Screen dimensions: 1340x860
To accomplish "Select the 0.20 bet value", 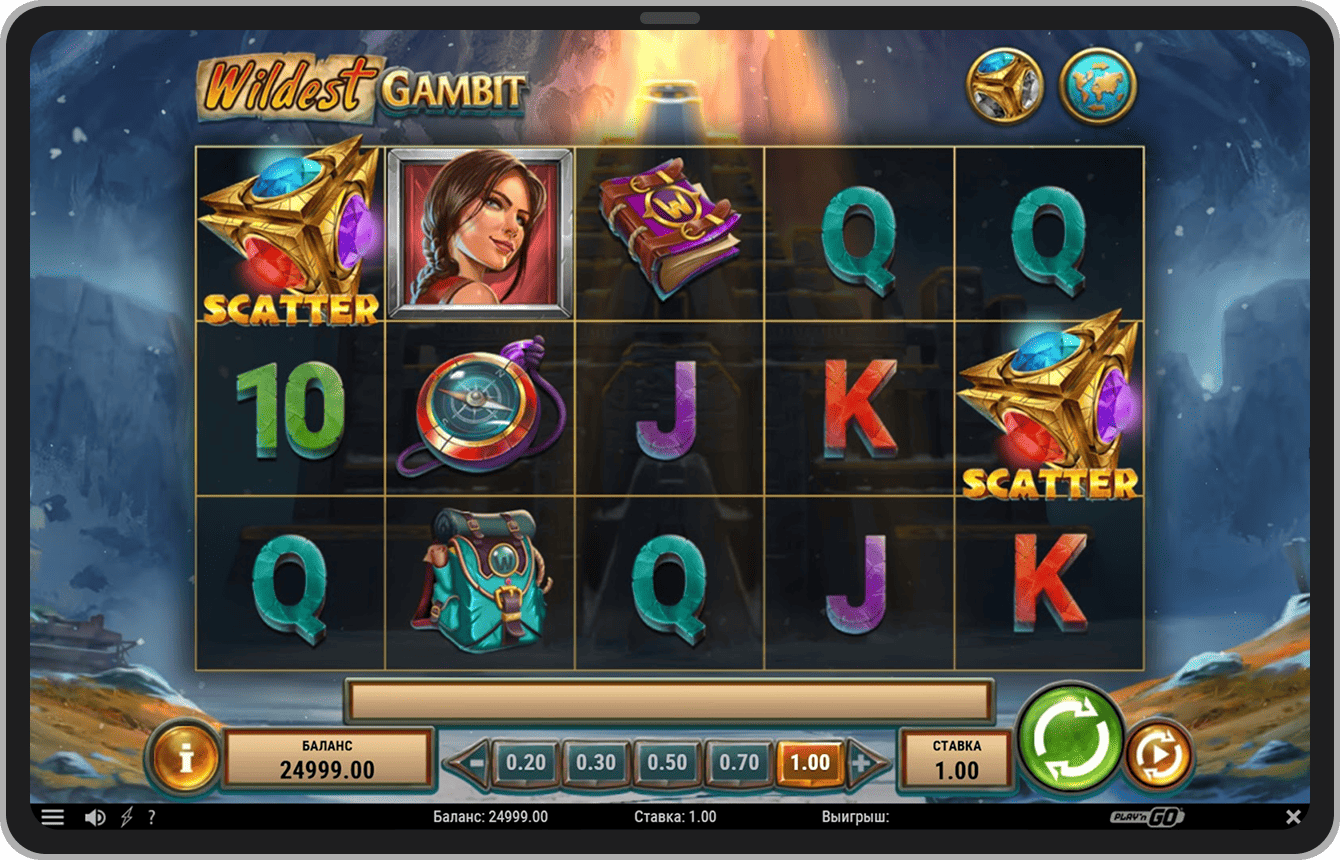I will tap(525, 763).
